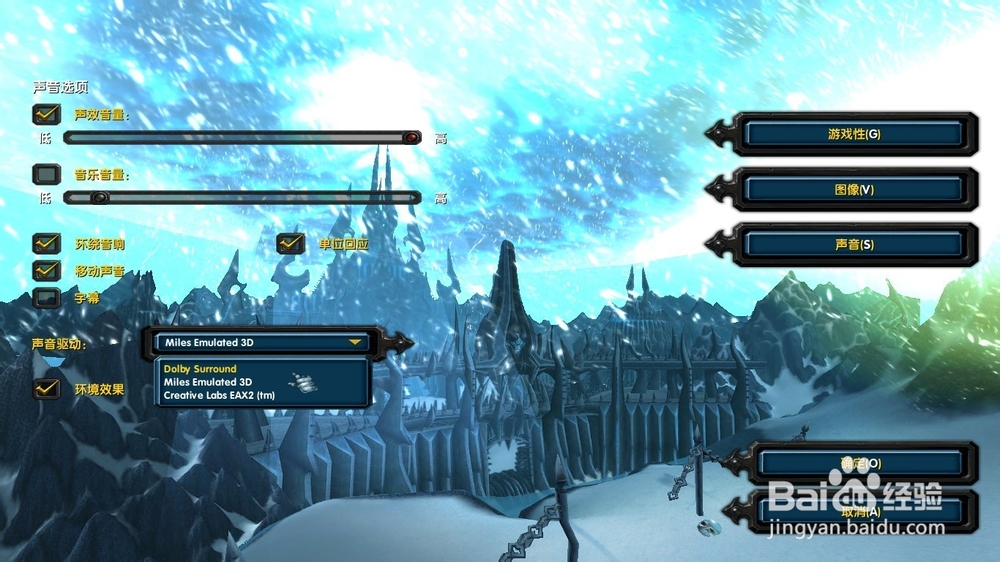The height and width of the screenshot is (562, 1000).
Task: Cancel changes with 取消(A)
Action: pos(860,511)
